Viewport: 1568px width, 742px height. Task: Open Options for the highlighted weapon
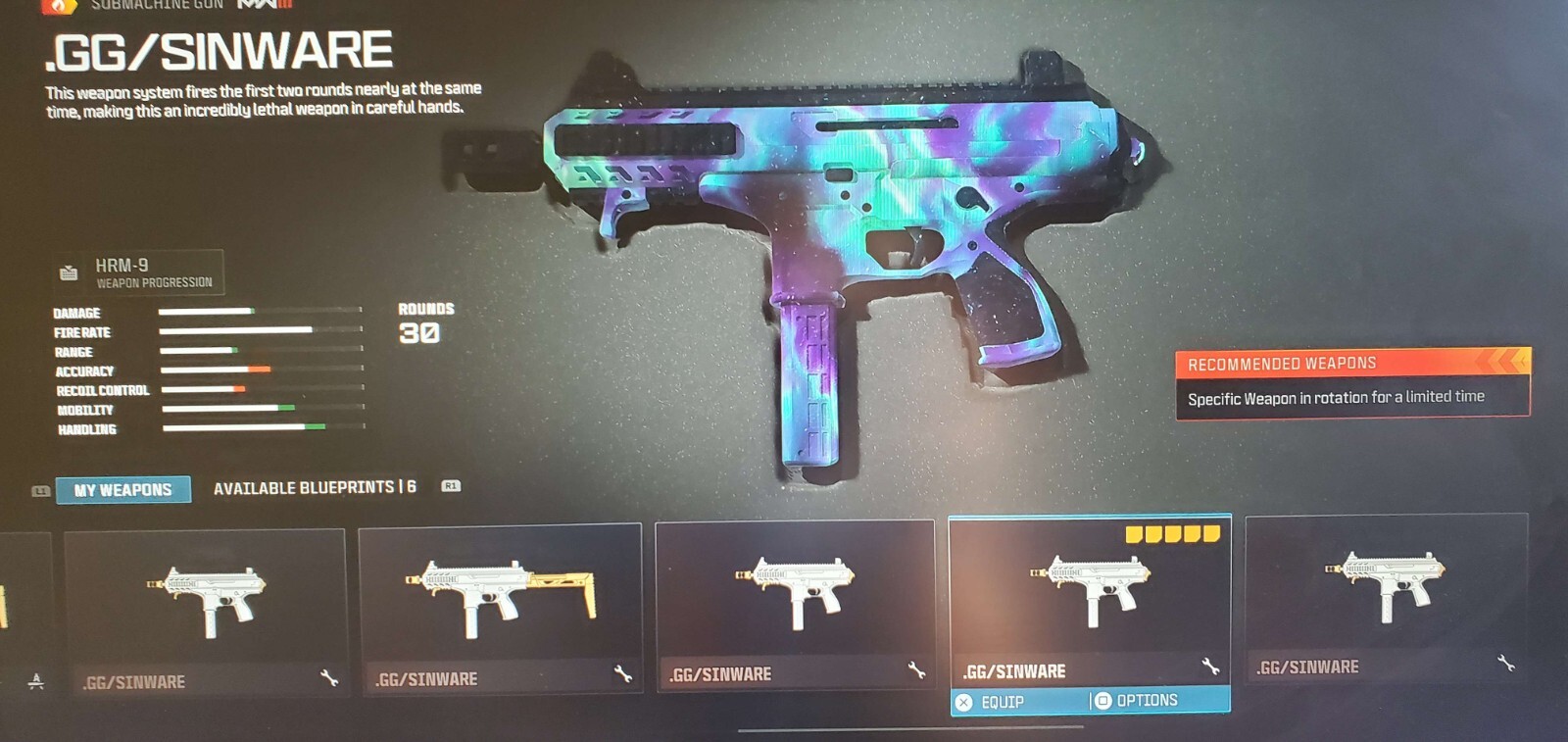click(1146, 701)
